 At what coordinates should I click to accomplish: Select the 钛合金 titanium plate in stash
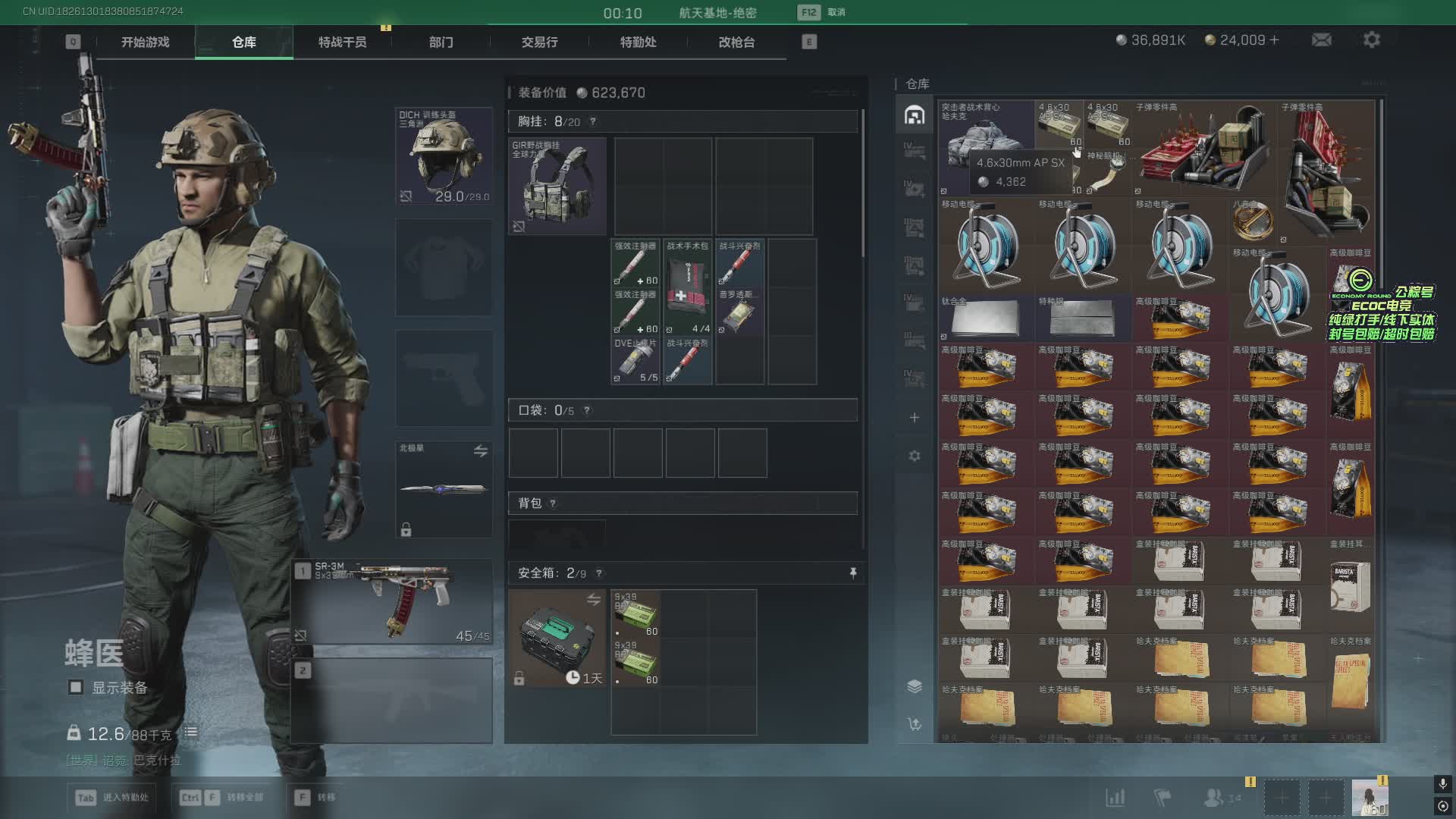coord(986,317)
